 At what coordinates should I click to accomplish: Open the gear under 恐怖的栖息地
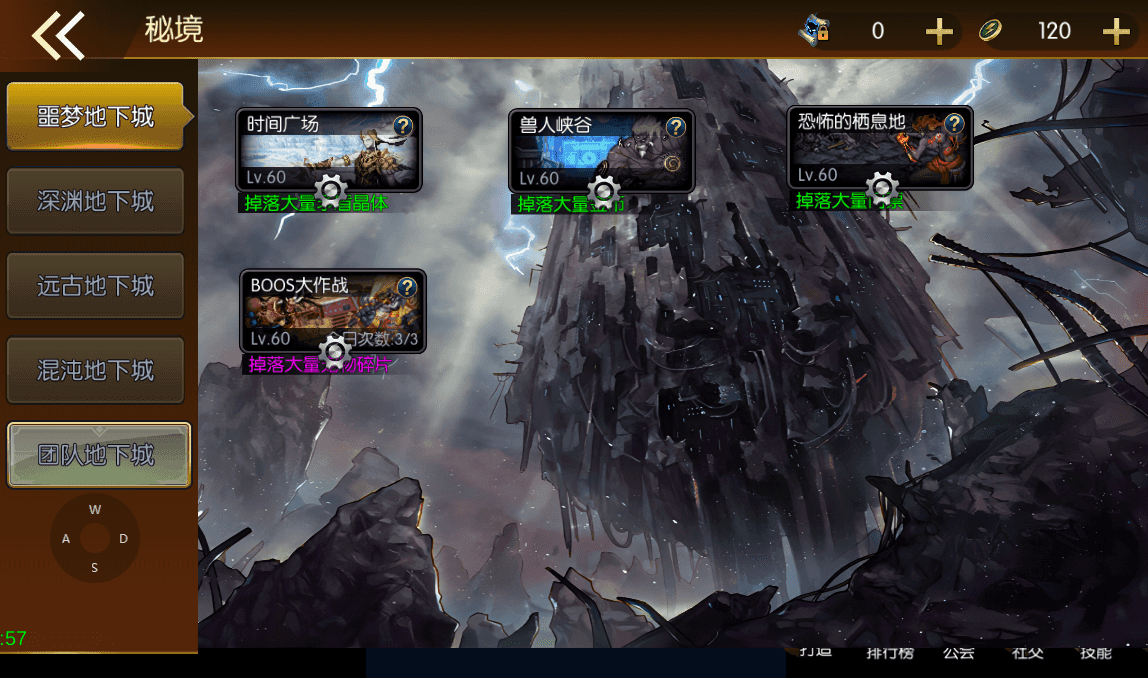click(882, 188)
